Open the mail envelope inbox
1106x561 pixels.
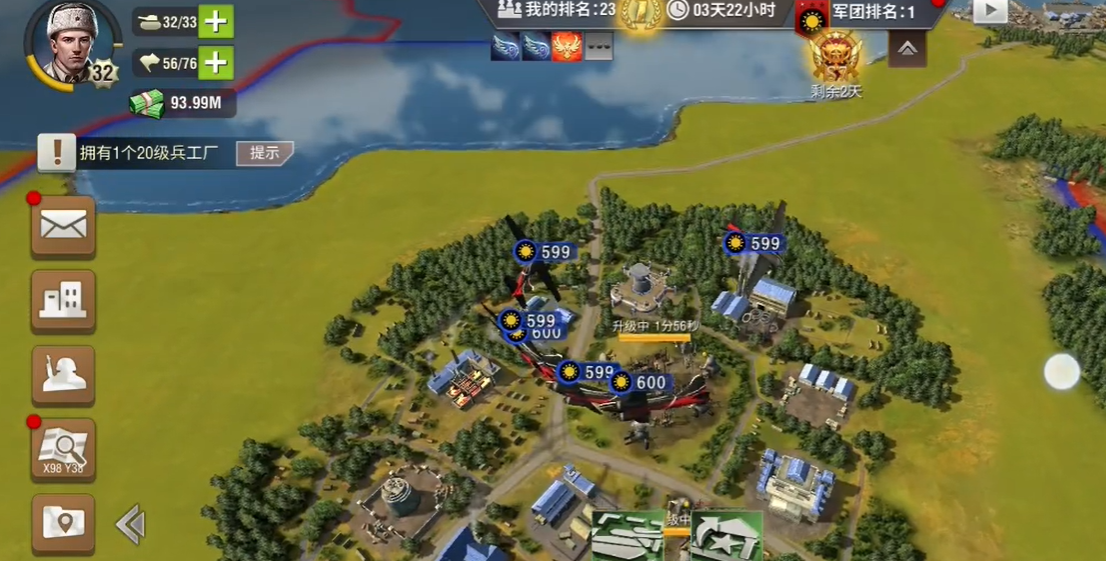coord(63,226)
